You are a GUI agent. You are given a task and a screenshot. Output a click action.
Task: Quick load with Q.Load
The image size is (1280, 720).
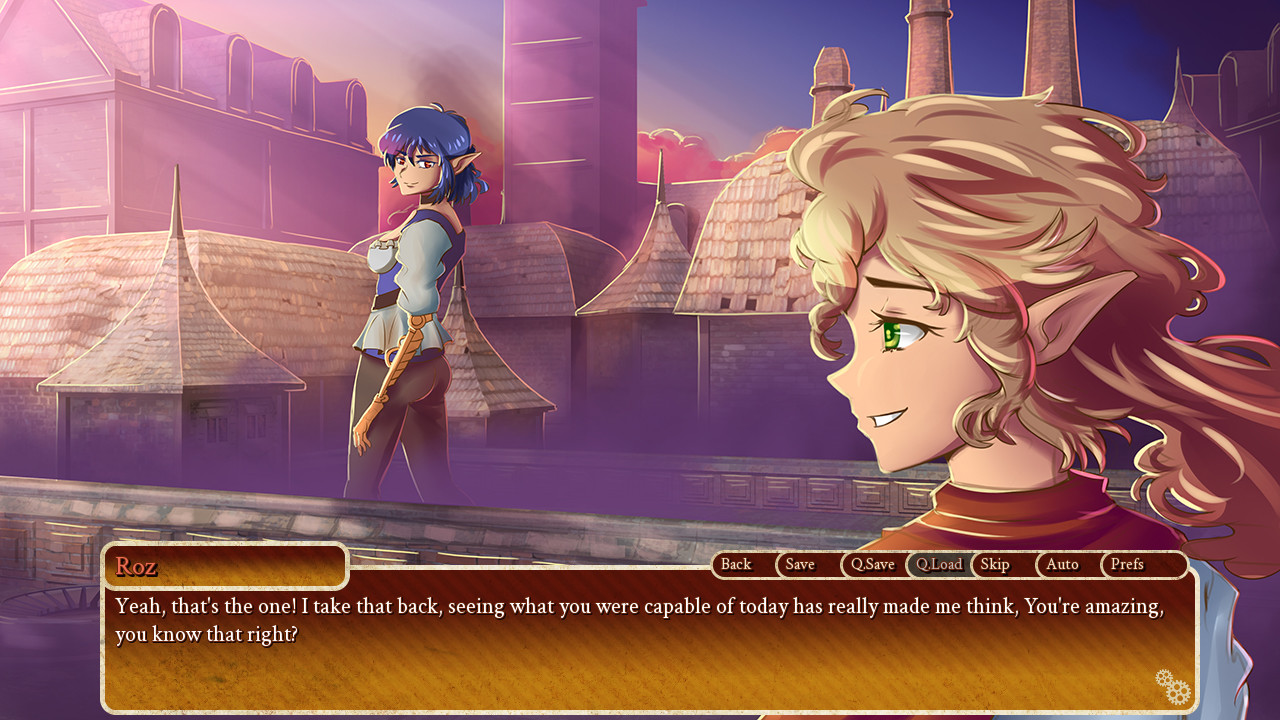click(x=938, y=565)
